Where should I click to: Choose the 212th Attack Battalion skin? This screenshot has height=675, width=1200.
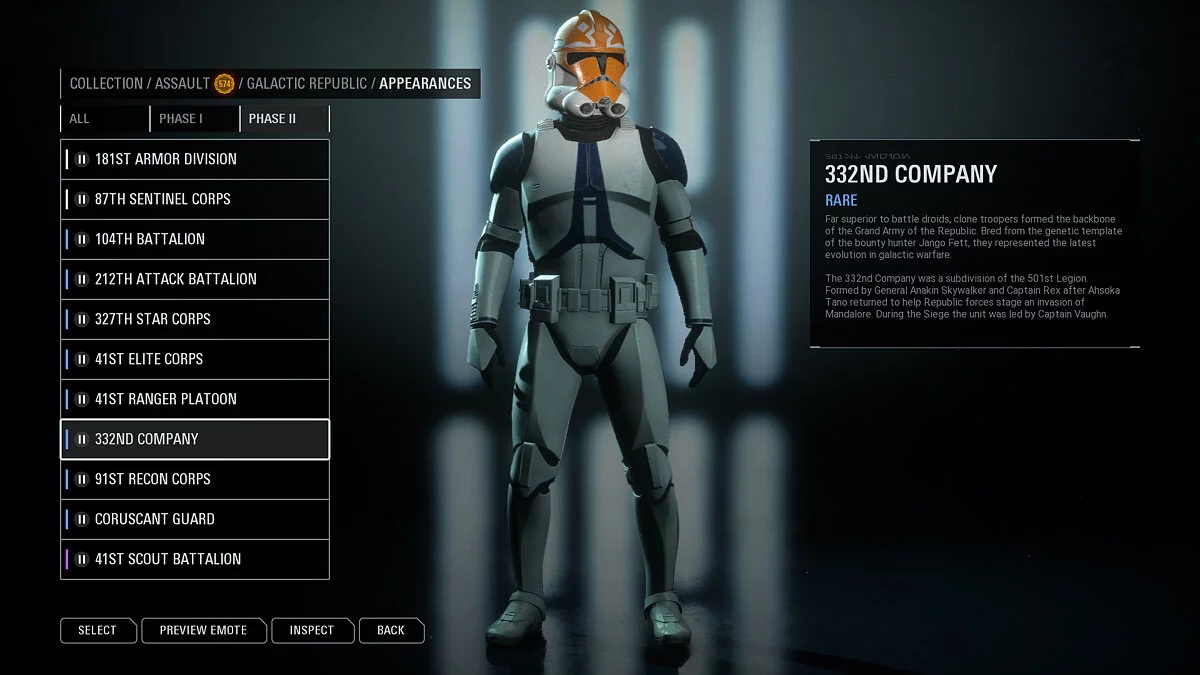(x=195, y=279)
